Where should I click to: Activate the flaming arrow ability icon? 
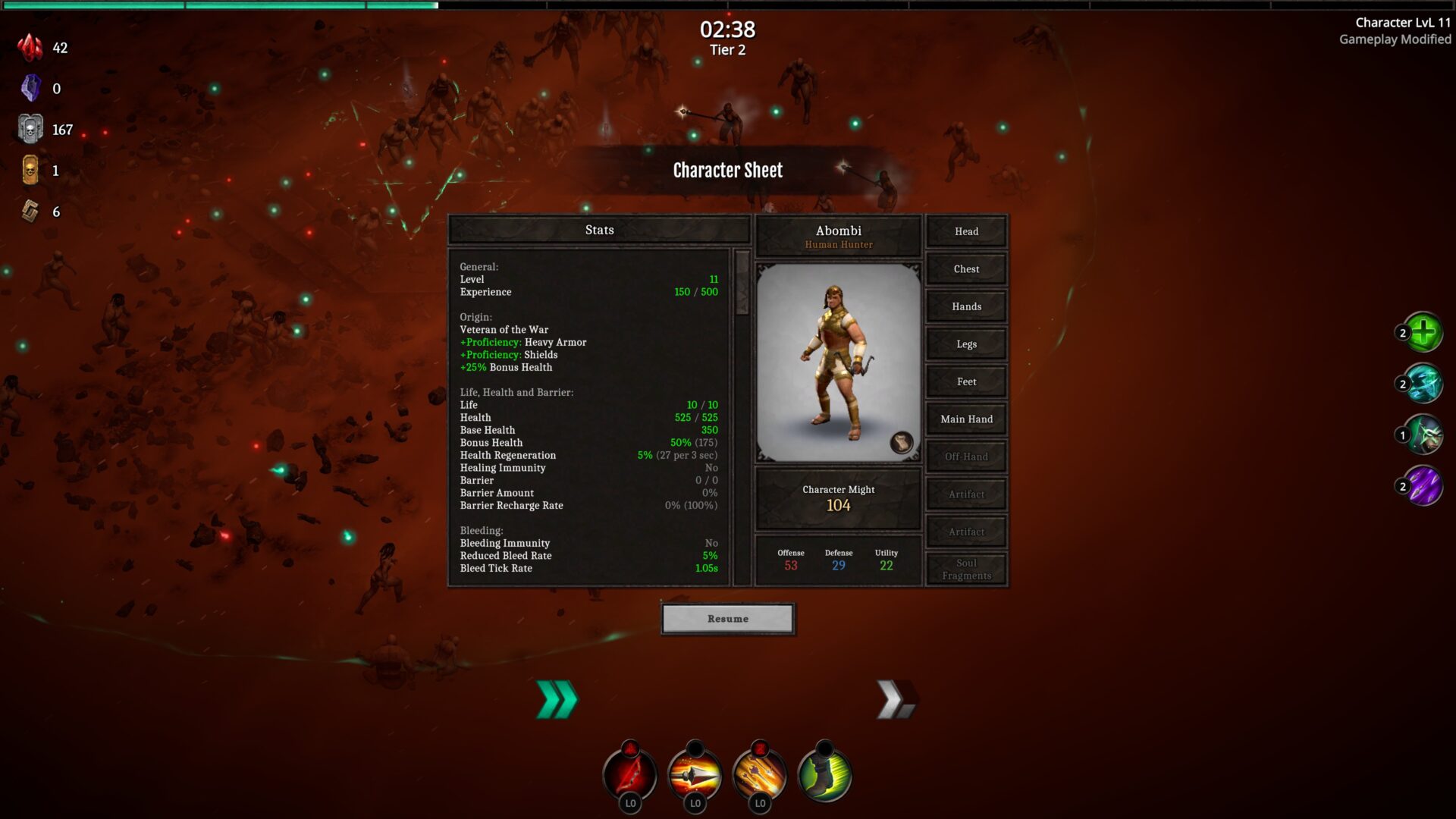pyautogui.click(x=695, y=773)
